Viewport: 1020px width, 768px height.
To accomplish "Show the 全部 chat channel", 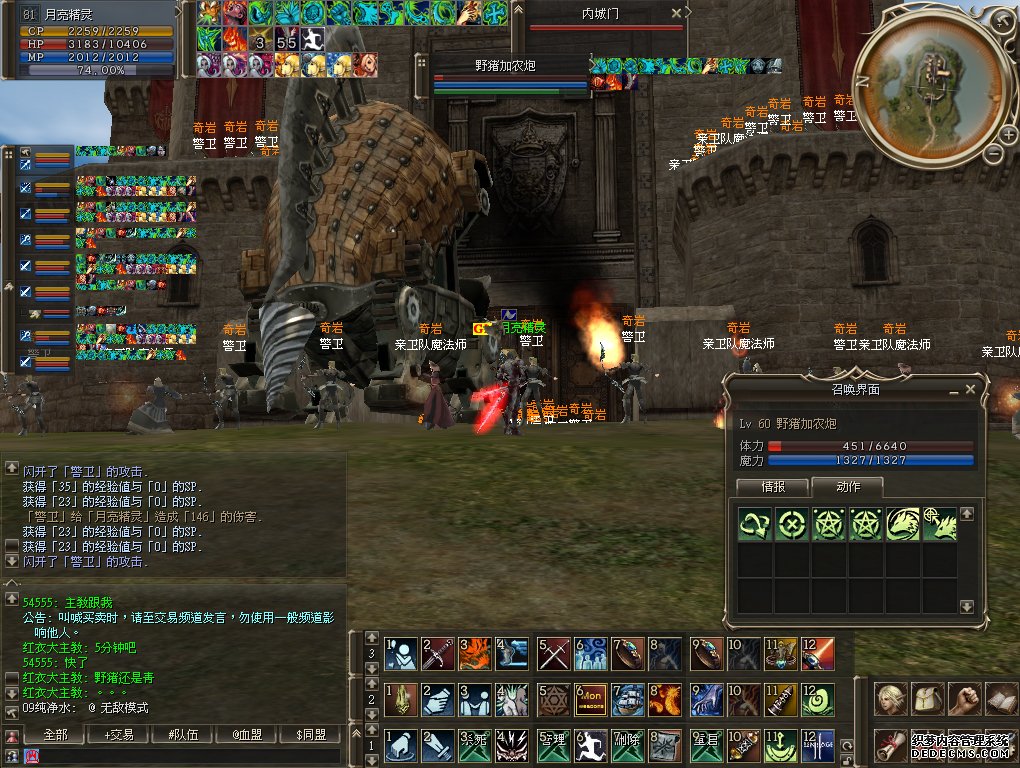I will (56, 735).
